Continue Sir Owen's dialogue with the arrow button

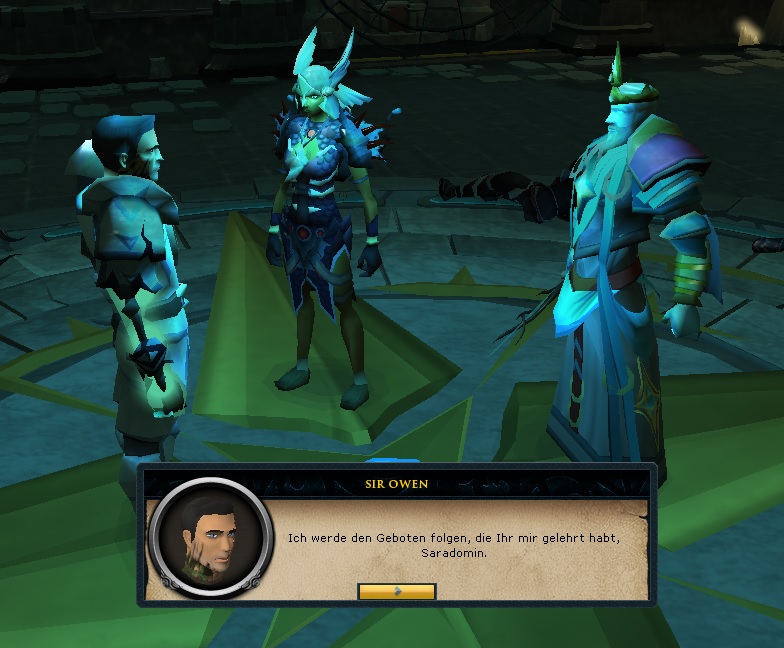tap(396, 591)
